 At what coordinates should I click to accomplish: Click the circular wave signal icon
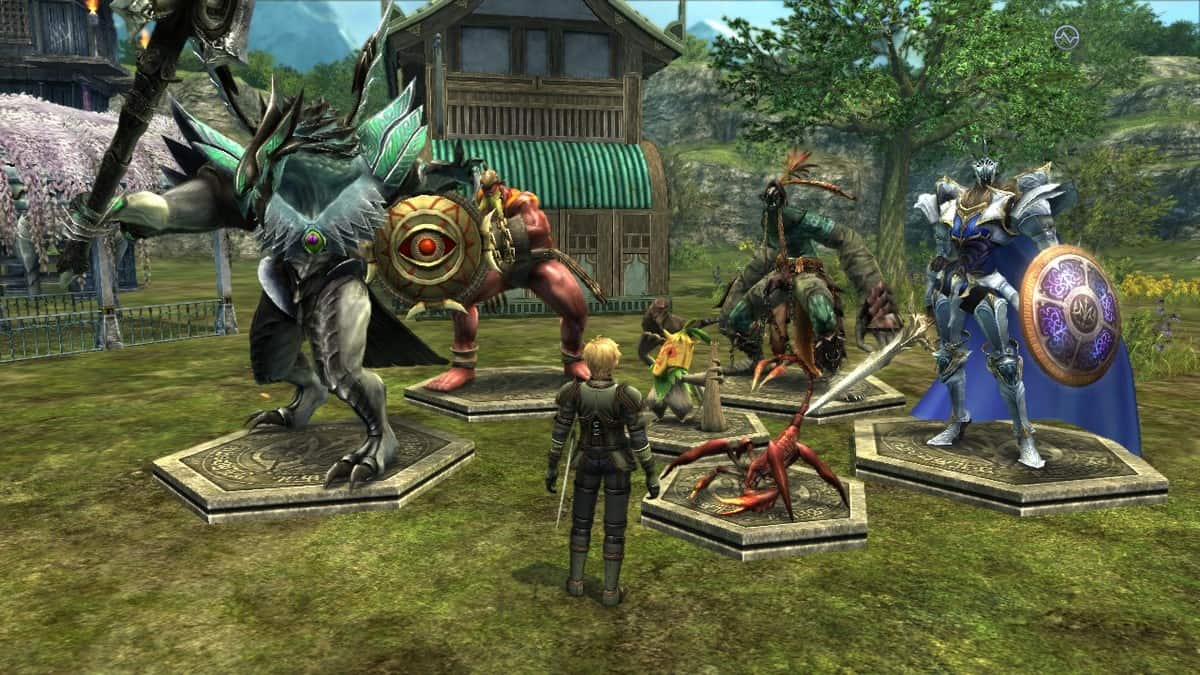(x=1066, y=37)
